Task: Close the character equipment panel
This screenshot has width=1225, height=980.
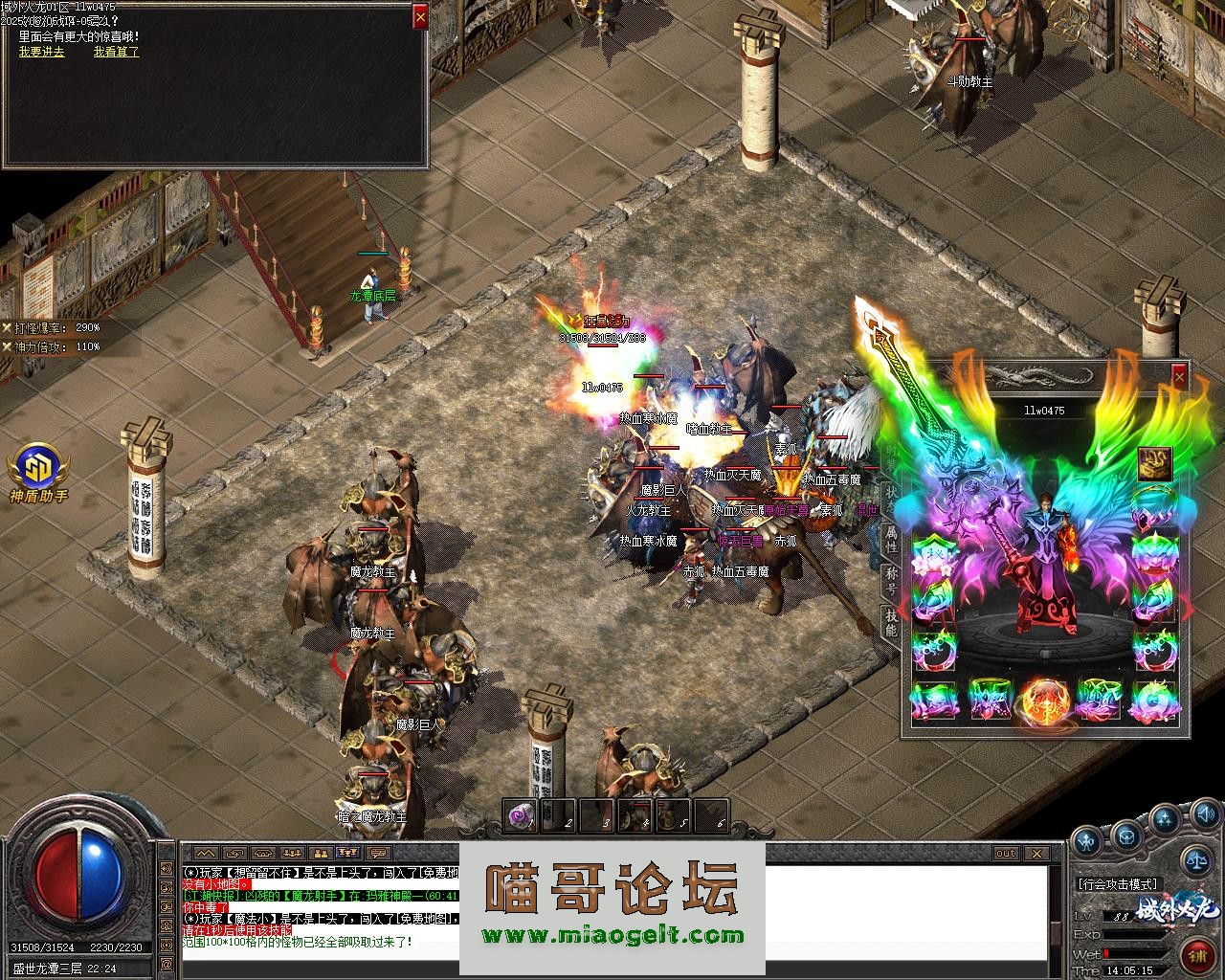Action: point(1179,377)
